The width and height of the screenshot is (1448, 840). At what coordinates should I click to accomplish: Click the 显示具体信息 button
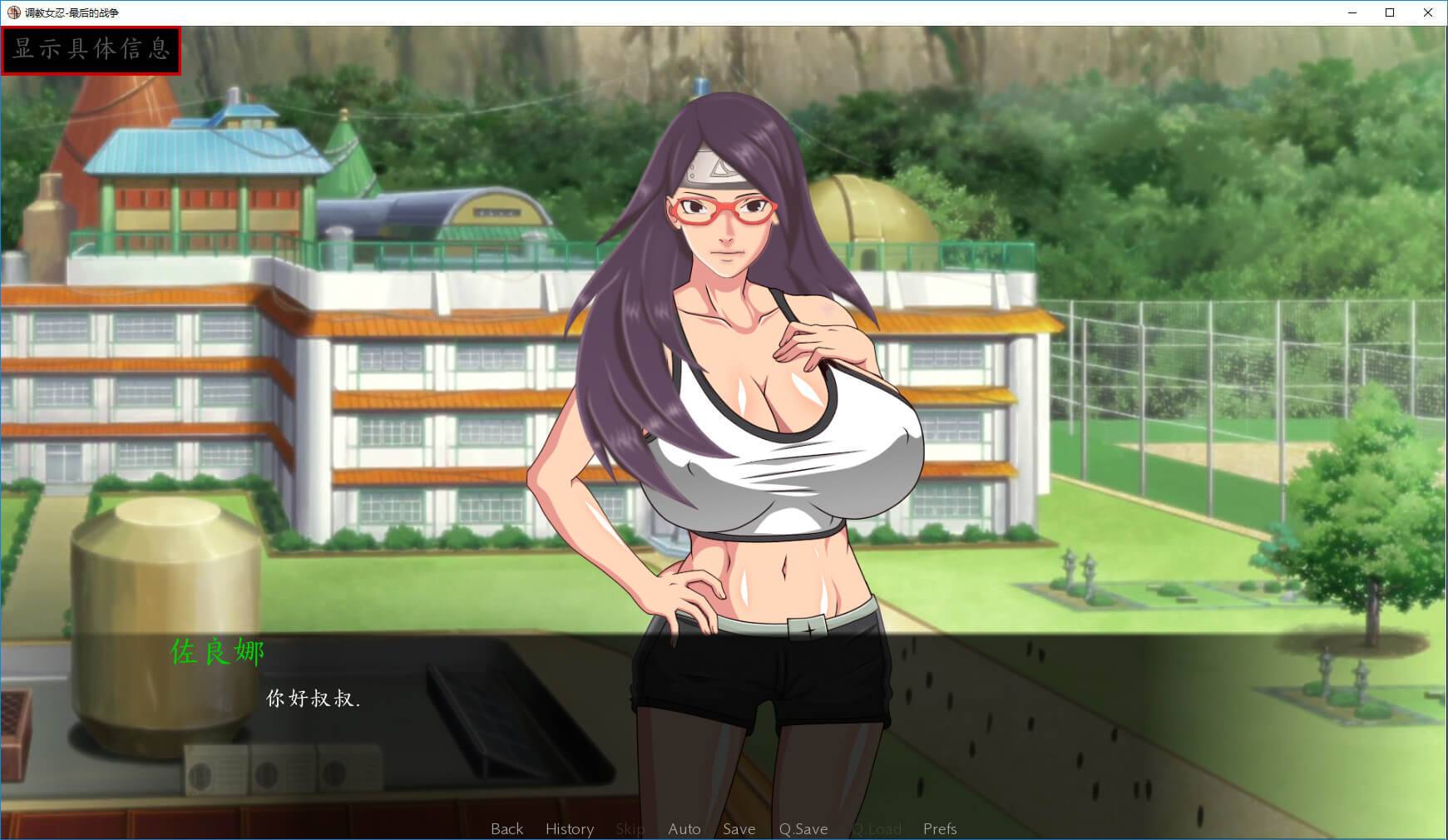click(91, 50)
